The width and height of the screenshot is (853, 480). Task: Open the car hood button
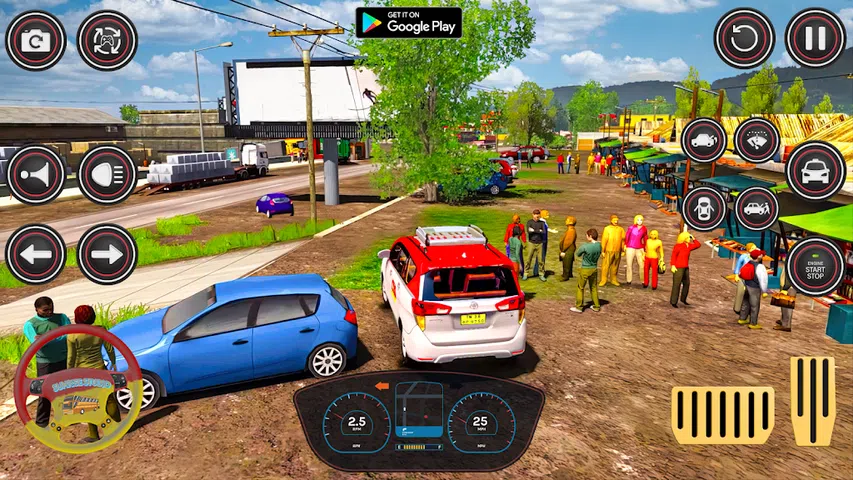coord(704,140)
